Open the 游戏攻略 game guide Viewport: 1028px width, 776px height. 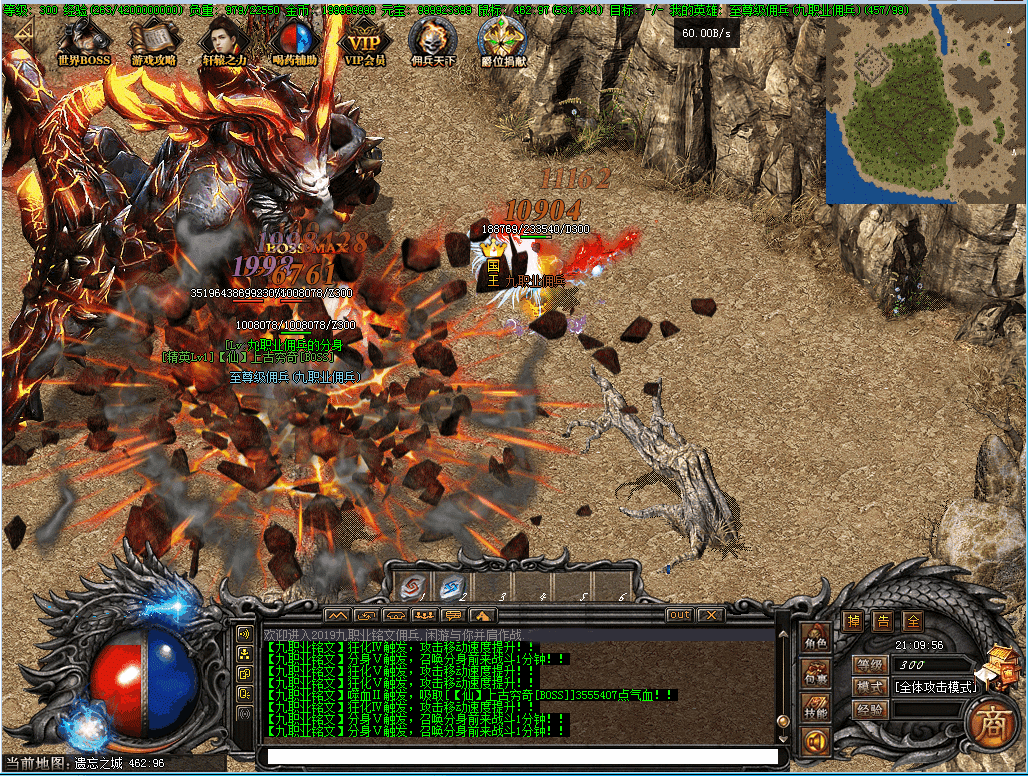[154, 42]
